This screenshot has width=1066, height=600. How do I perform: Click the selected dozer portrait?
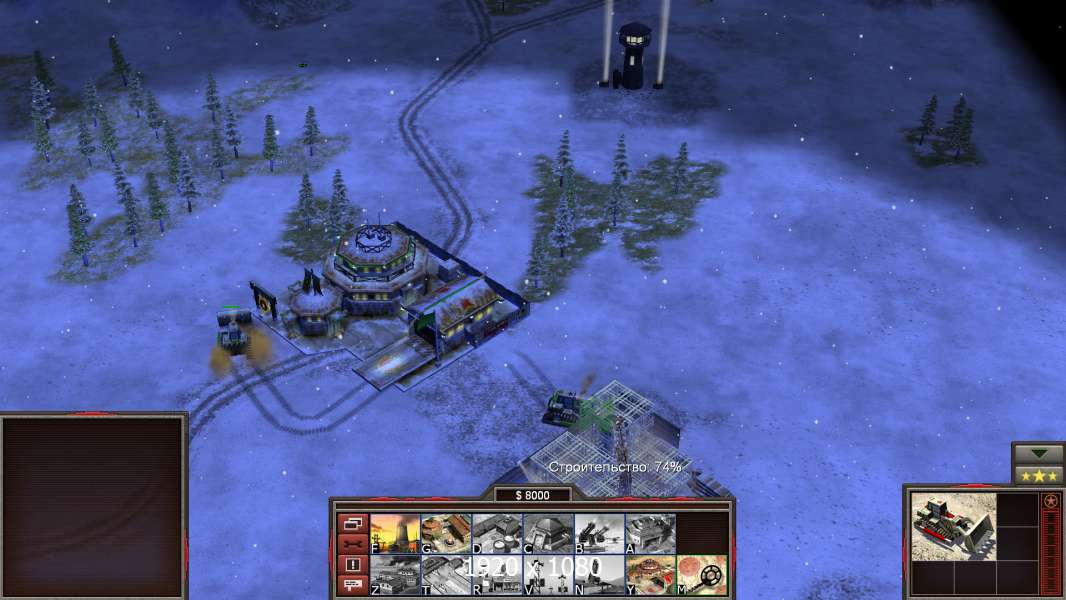(953, 527)
